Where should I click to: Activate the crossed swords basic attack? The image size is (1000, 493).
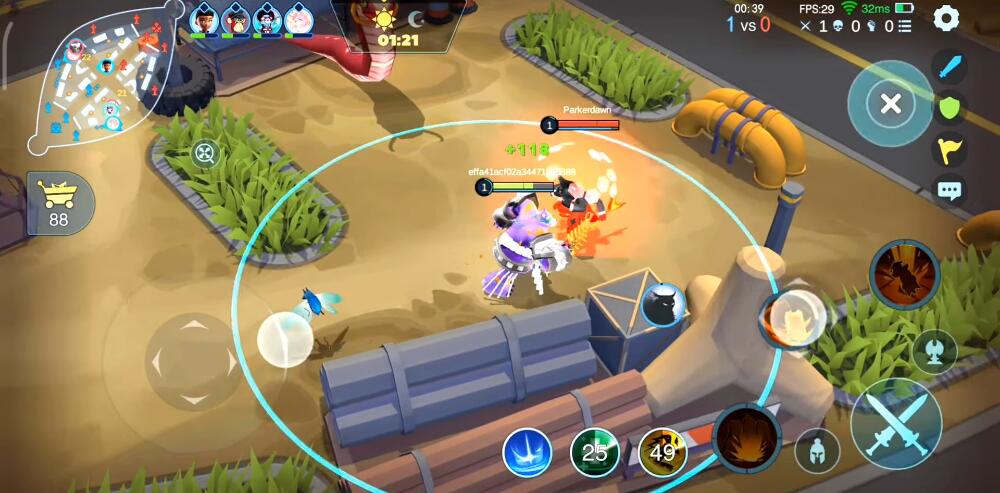[895, 423]
